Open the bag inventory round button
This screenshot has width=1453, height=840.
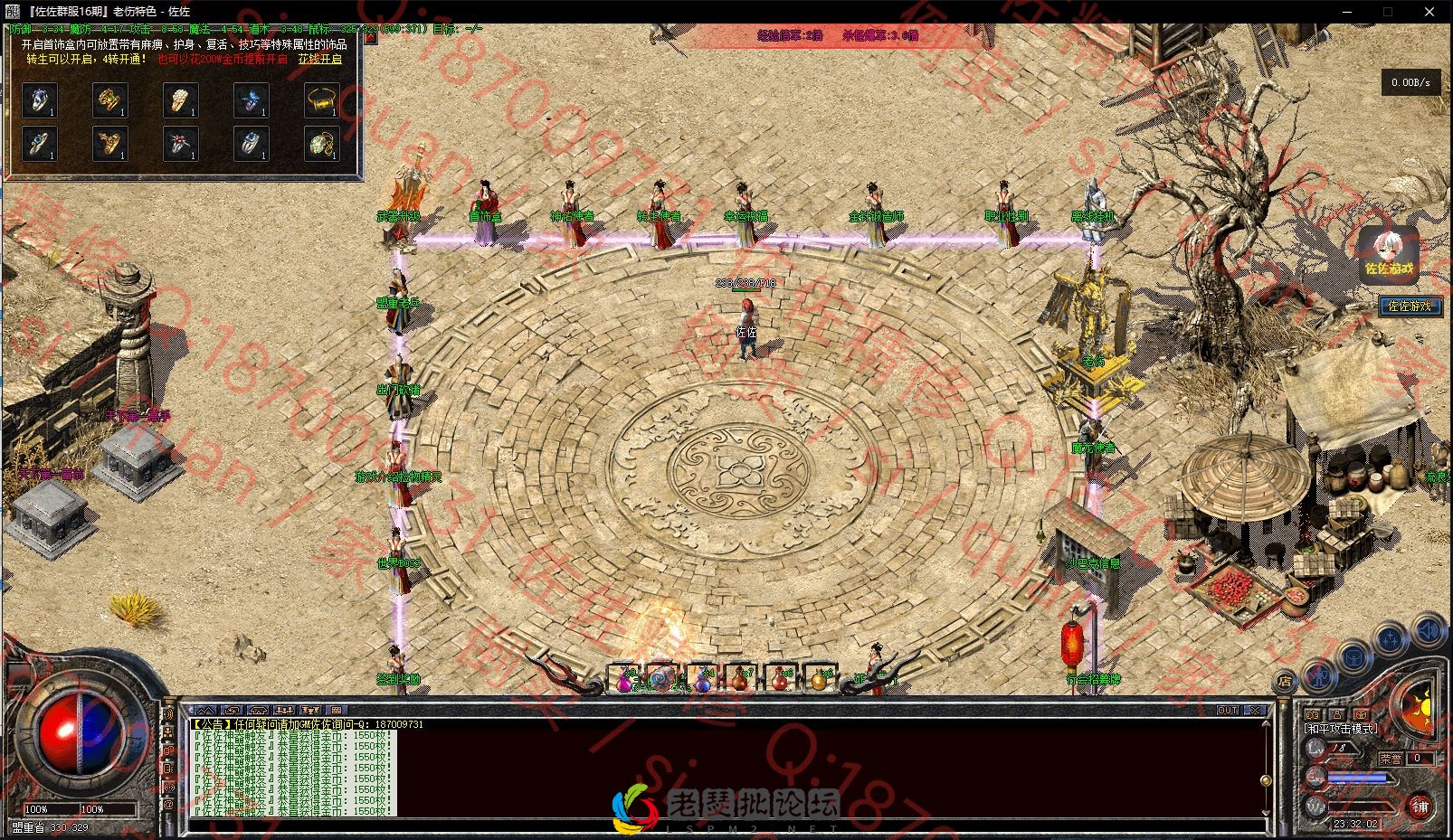tap(1353, 657)
